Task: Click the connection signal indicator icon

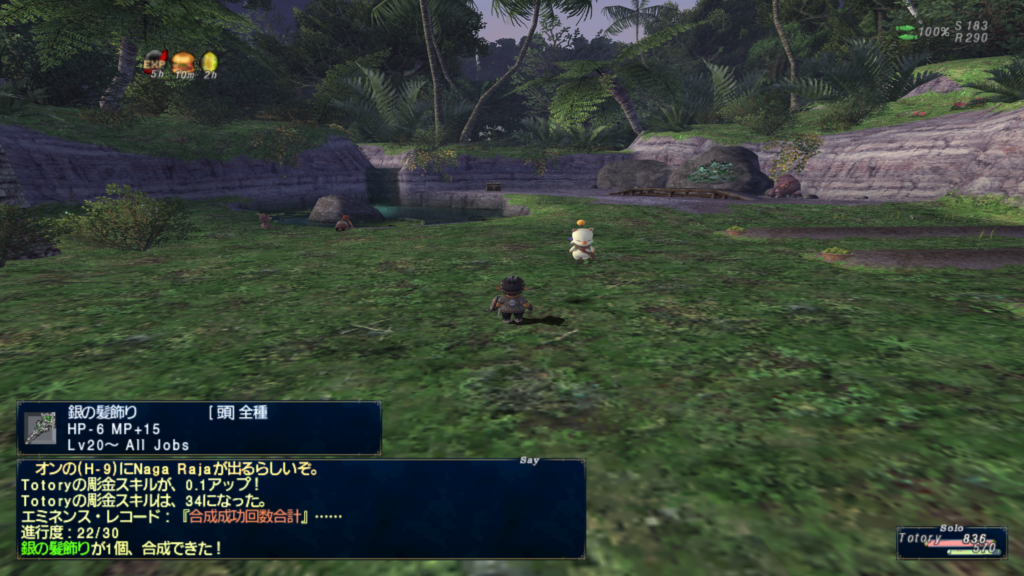Action: pyautogui.click(x=906, y=32)
